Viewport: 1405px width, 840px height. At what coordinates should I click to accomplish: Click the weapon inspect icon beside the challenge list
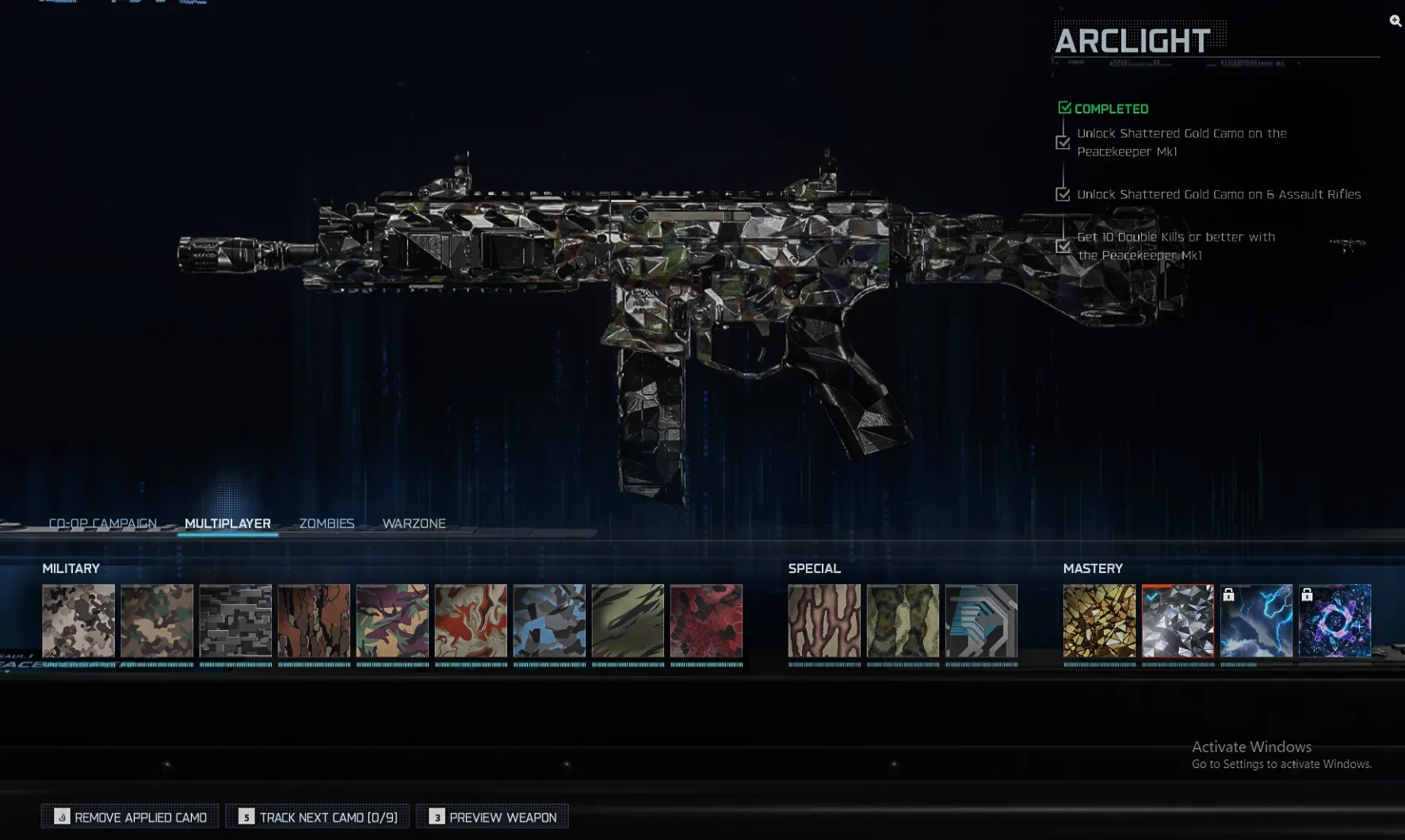1346,243
